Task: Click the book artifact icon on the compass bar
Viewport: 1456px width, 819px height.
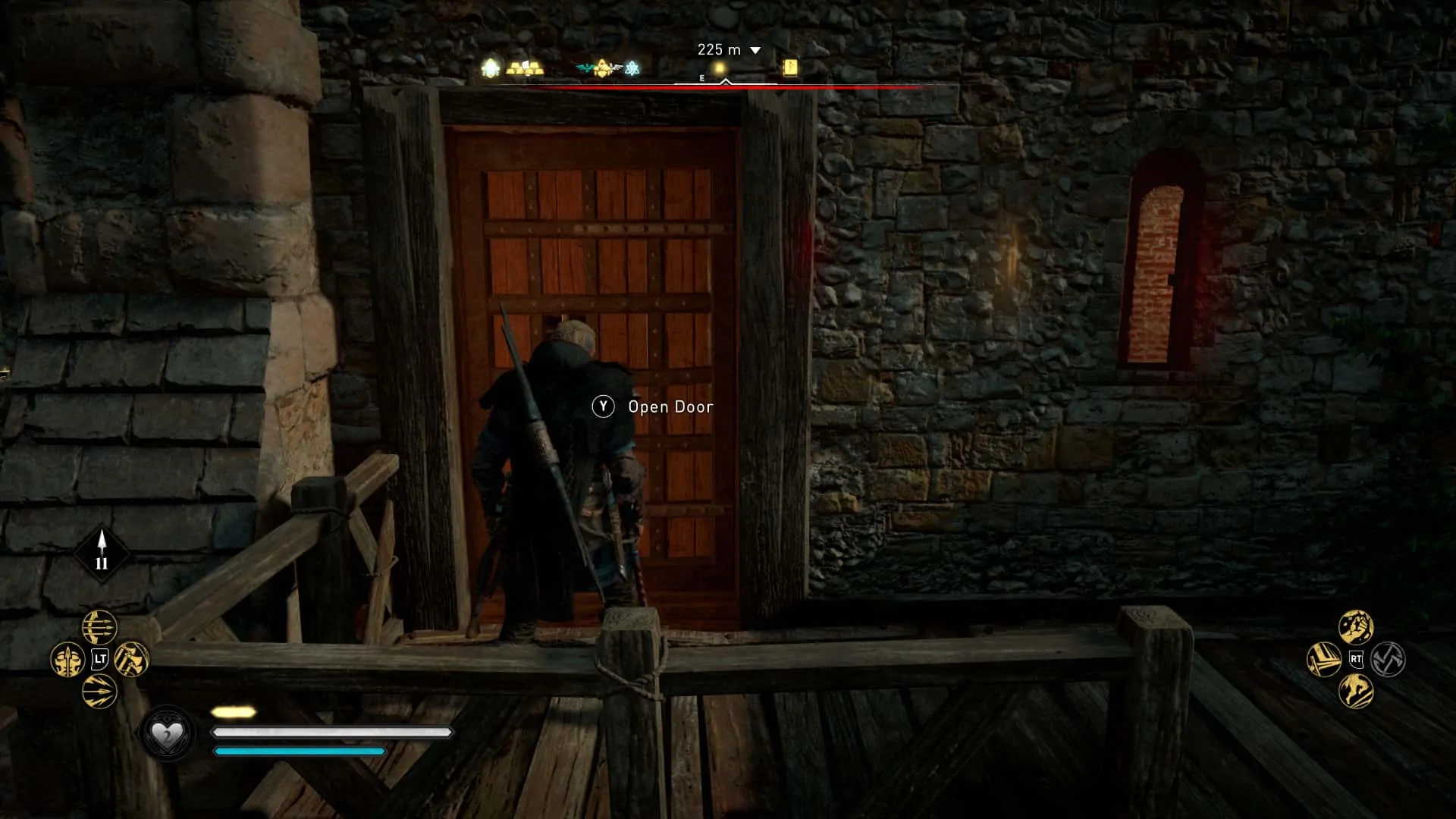Action: coord(789,67)
